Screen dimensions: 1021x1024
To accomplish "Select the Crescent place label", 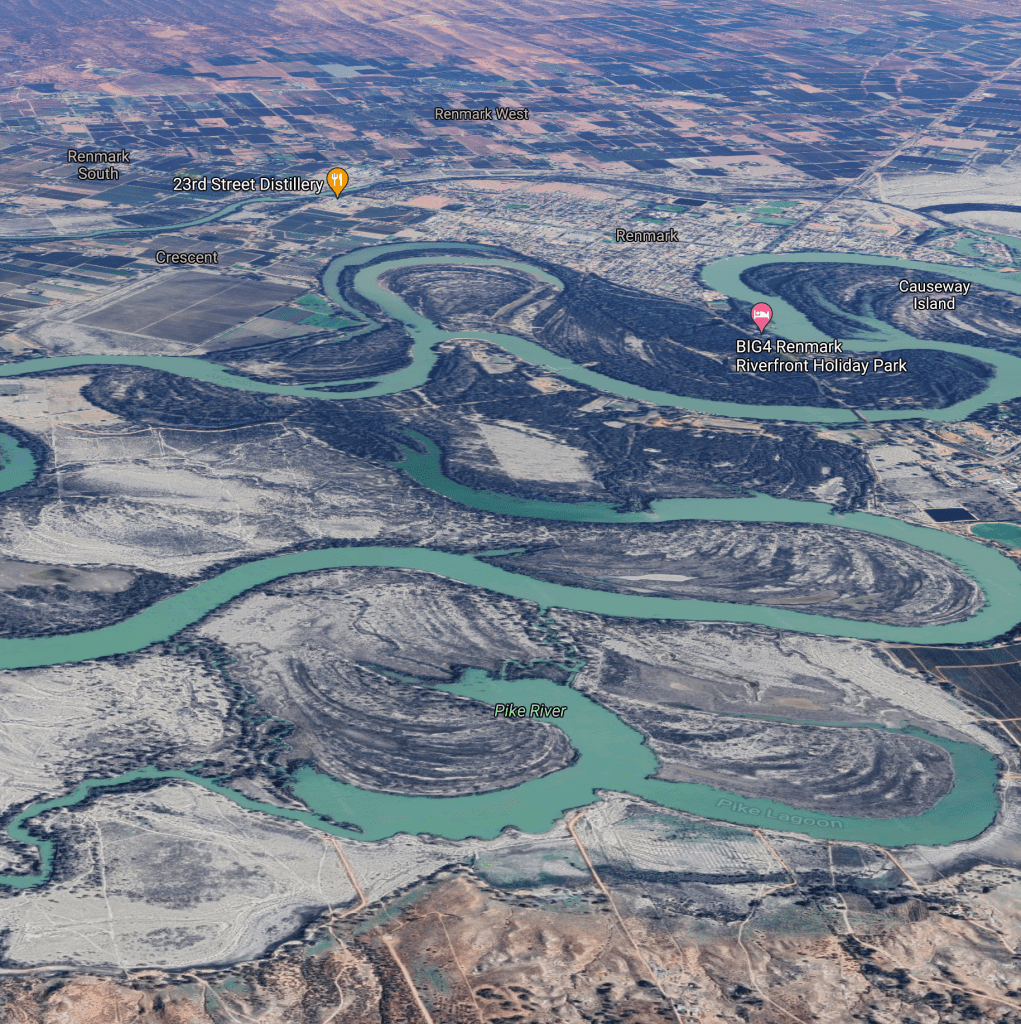I will (x=186, y=257).
